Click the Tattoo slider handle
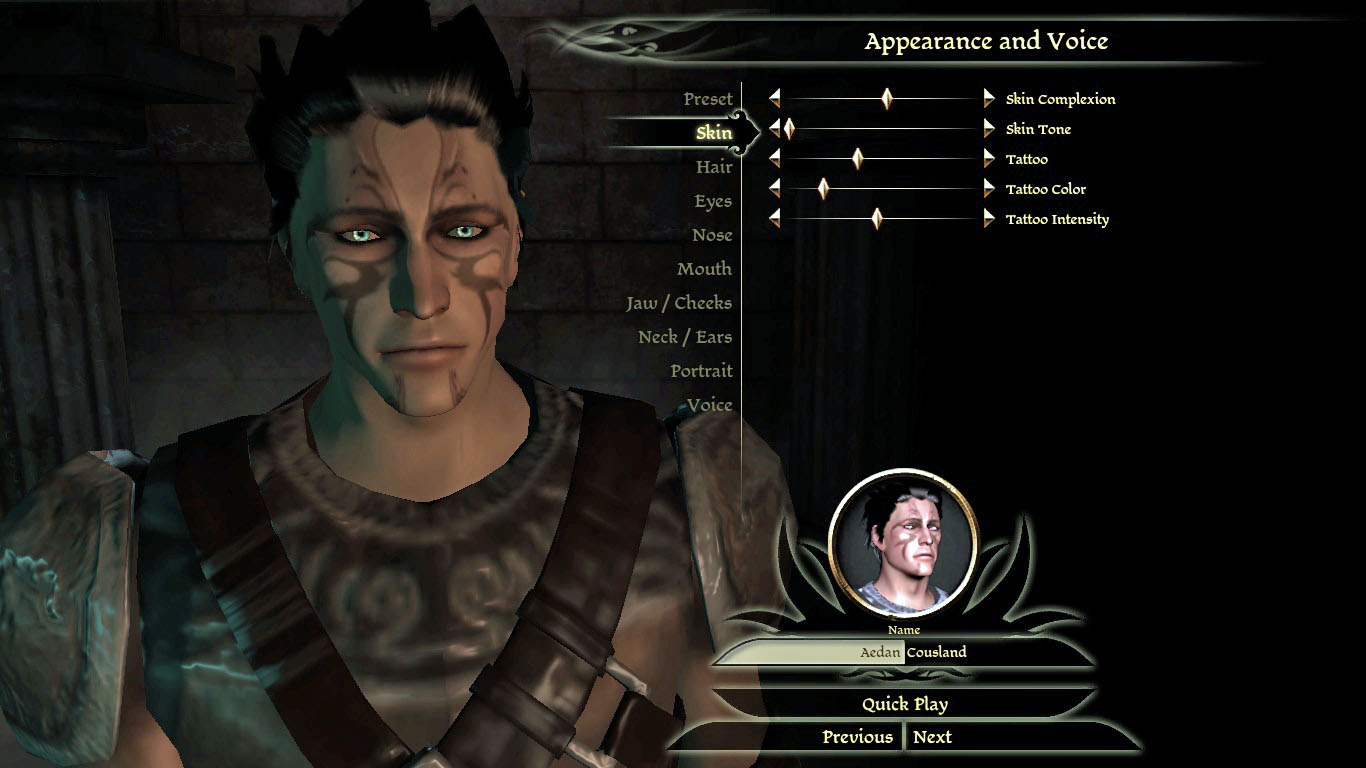Viewport: 1366px width, 768px height. [x=857, y=158]
